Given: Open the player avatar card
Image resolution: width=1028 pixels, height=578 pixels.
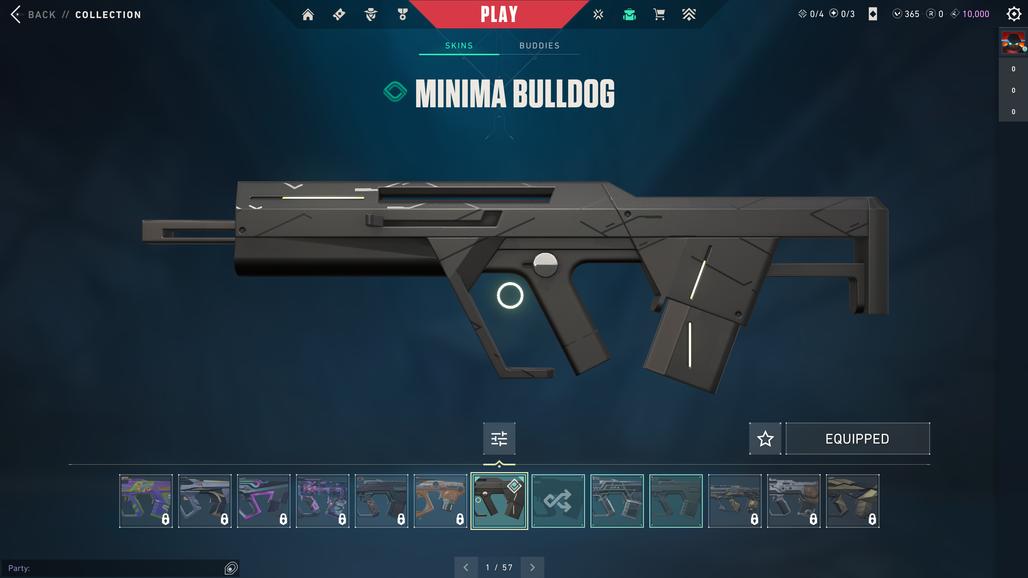Looking at the screenshot, I should click(x=1013, y=42).
